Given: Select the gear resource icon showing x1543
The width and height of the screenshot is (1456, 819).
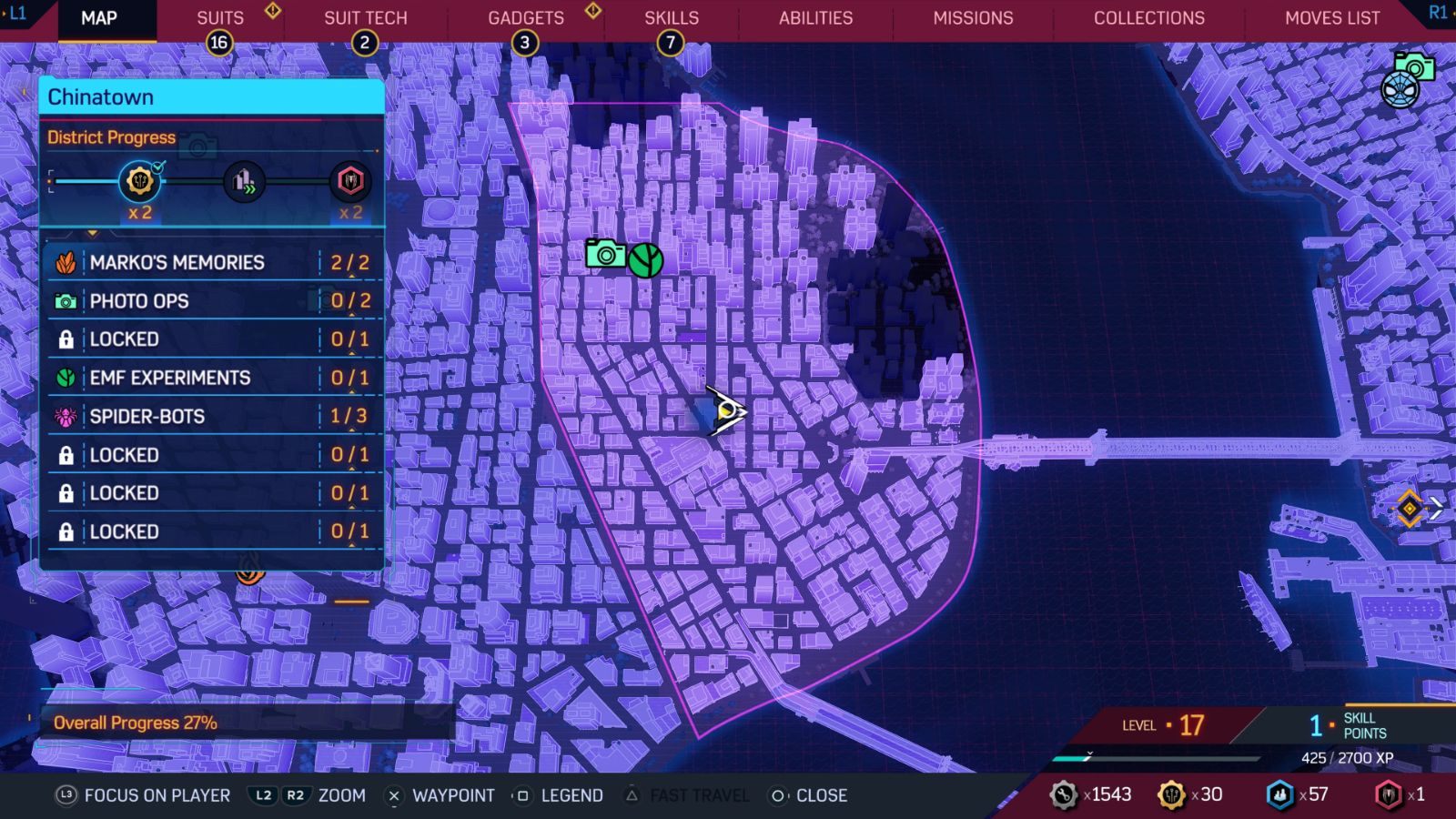Looking at the screenshot, I should click(1063, 794).
